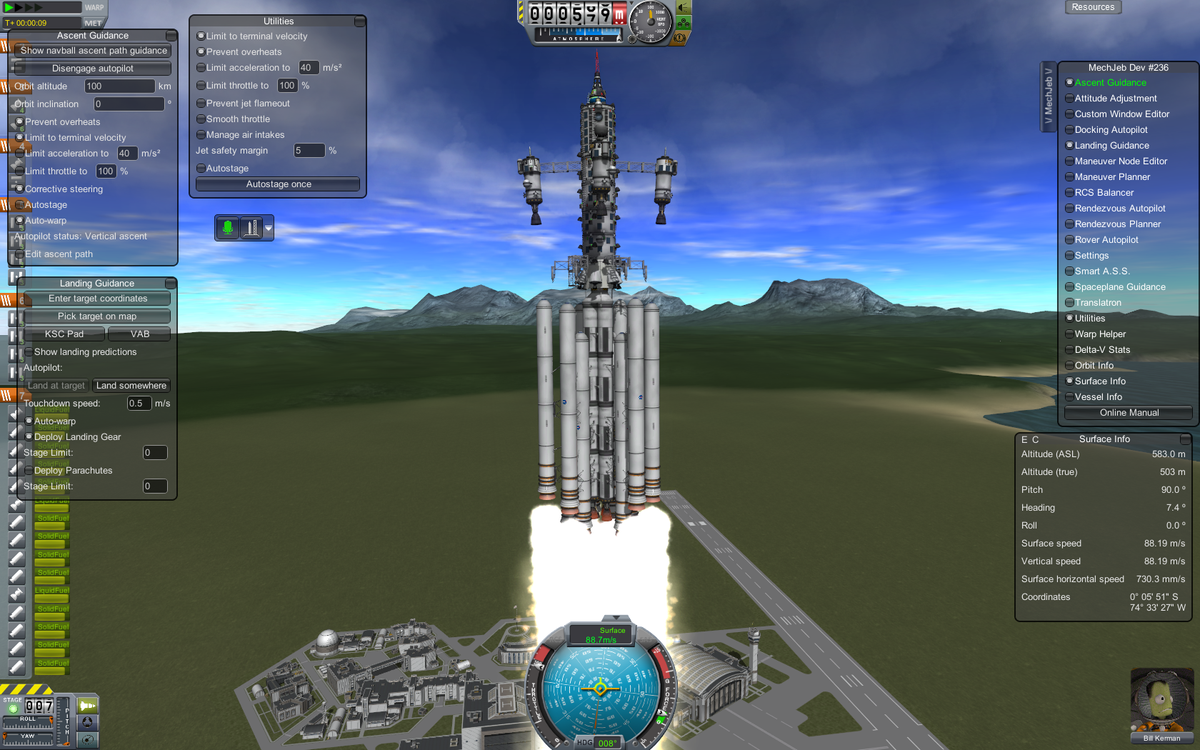Choose the KSC Pad landing target
This screenshot has height=750, width=1200.
tap(63, 334)
